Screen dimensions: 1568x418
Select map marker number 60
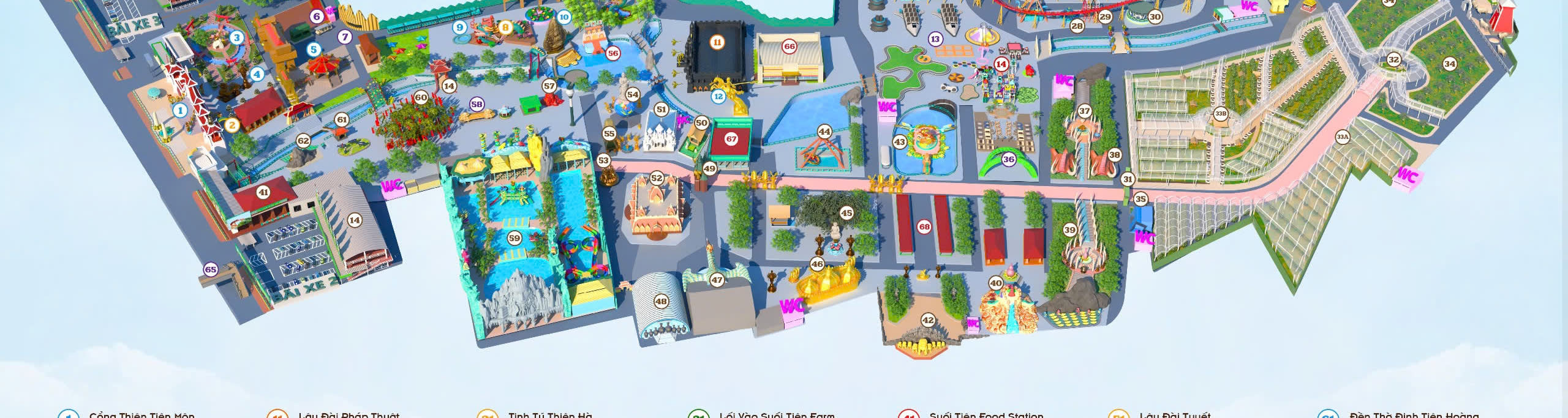[421, 97]
